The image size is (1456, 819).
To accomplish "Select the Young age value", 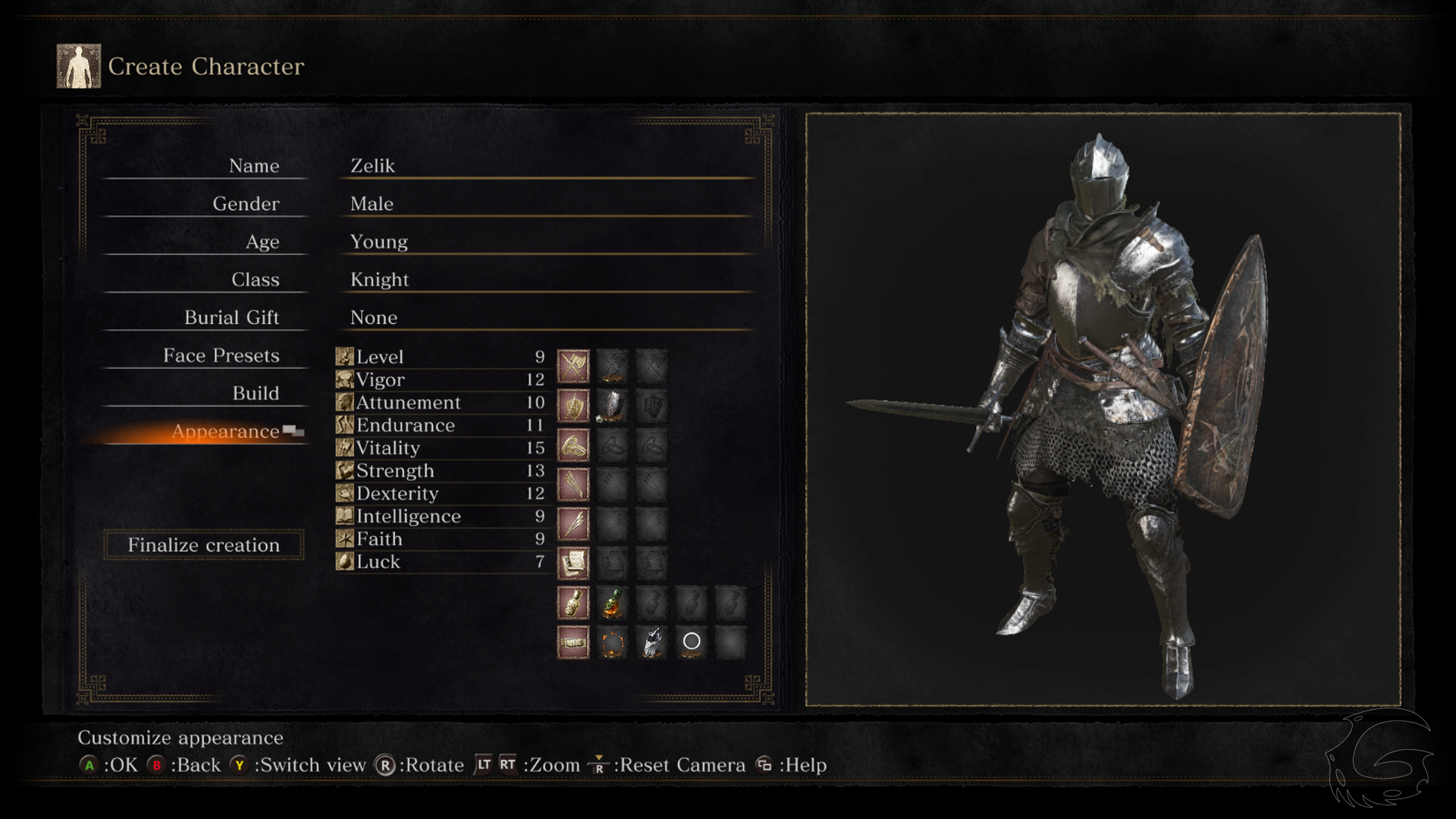I will (x=378, y=242).
